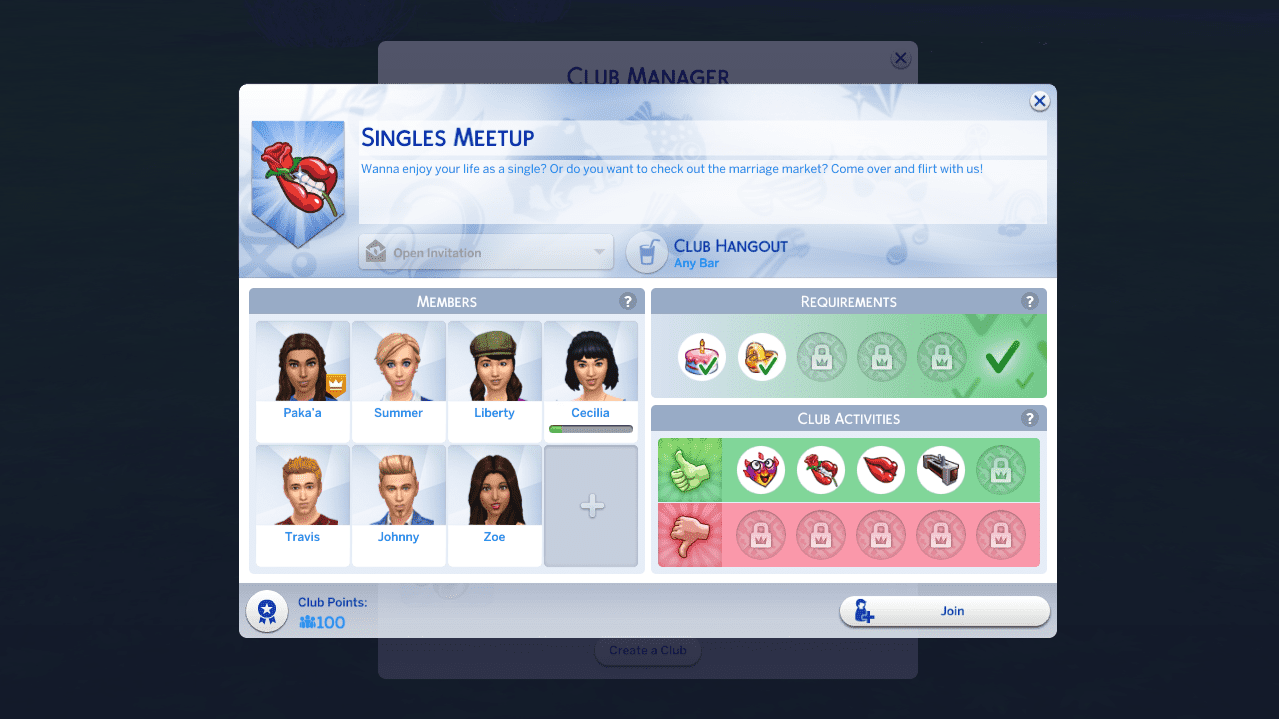This screenshot has height=719, width=1279.
Task: Select Travis in the members grid
Action: pos(302,495)
